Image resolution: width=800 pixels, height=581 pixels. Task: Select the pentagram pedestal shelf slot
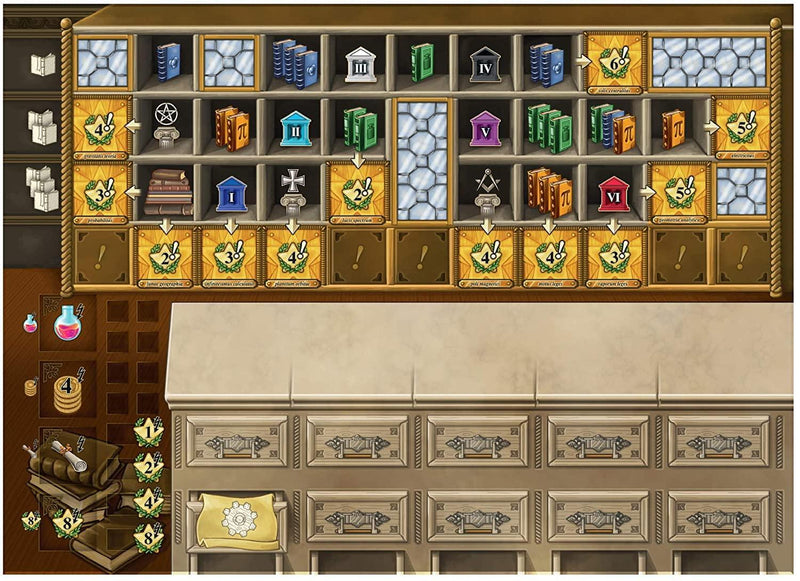point(167,127)
